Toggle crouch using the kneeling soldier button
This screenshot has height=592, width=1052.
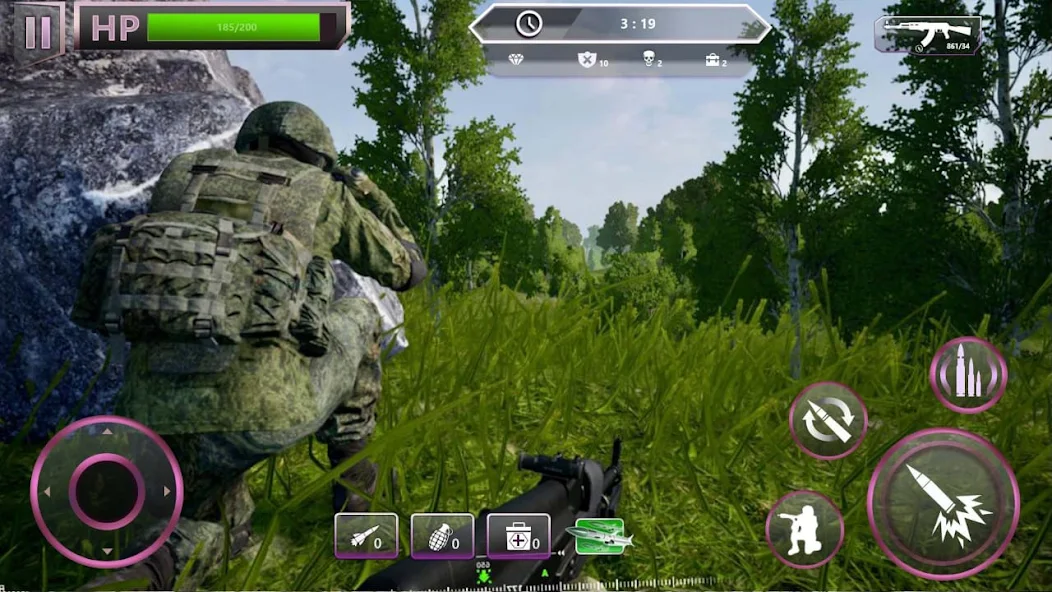tap(804, 530)
